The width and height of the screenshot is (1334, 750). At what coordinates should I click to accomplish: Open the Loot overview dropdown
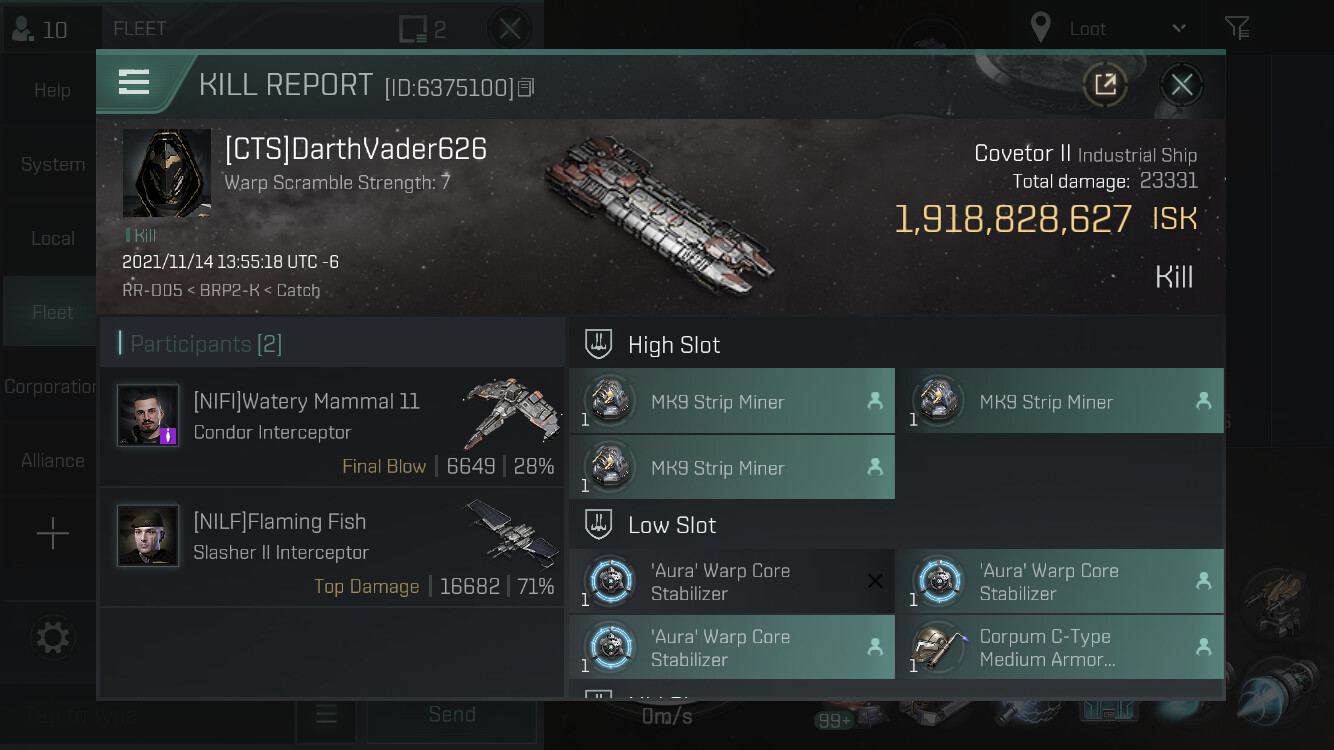[1108, 28]
